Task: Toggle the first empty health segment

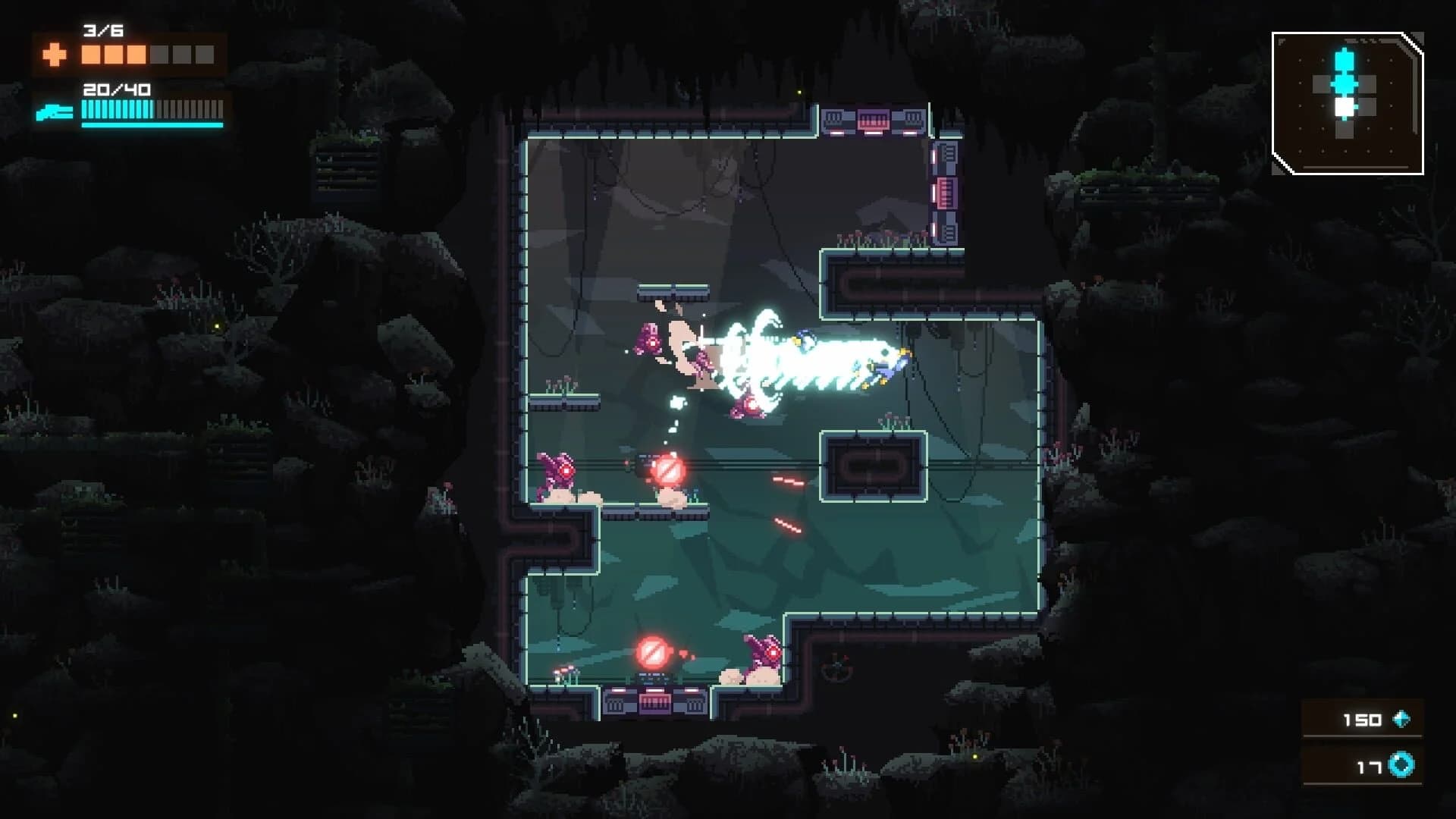Action: (x=159, y=55)
